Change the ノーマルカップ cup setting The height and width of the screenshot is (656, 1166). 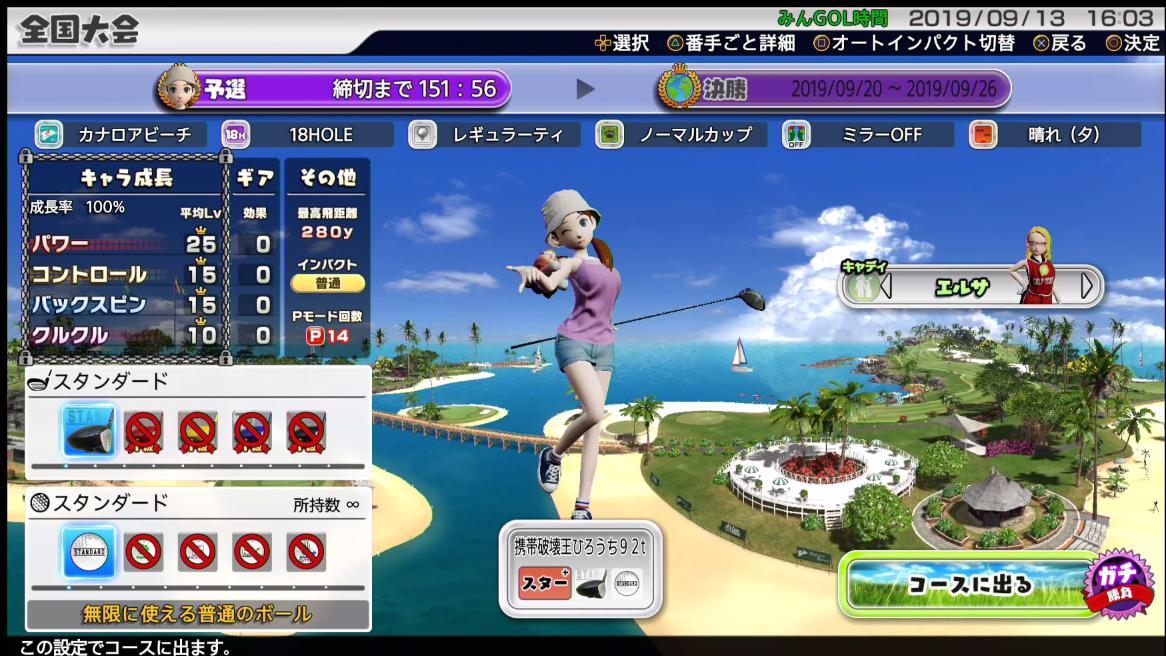pyautogui.click(x=681, y=135)
